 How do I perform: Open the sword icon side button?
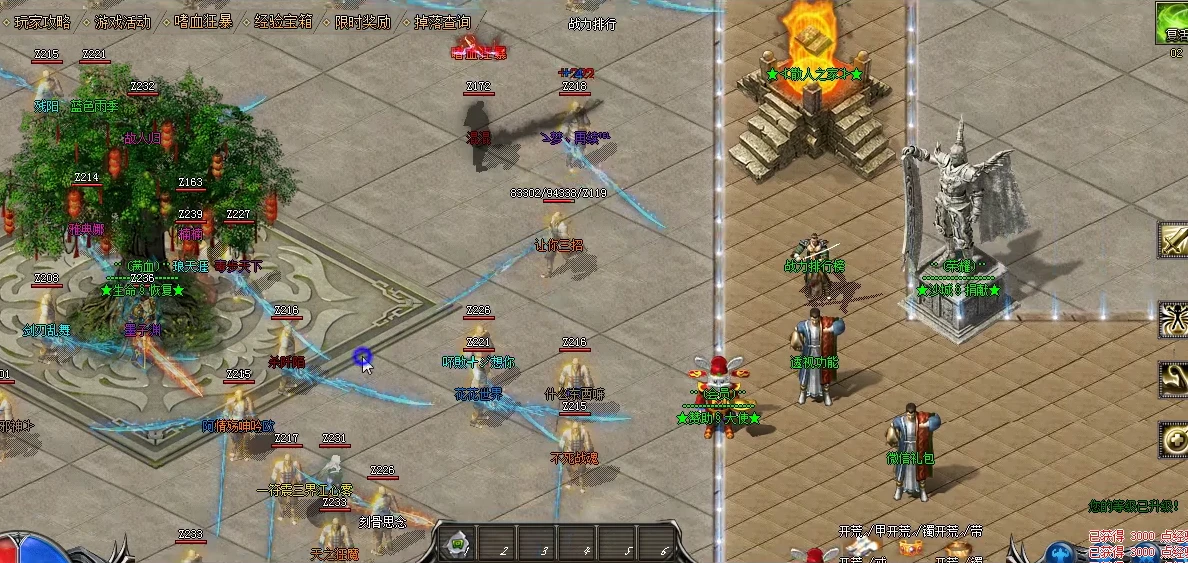tap(1174, 240)
